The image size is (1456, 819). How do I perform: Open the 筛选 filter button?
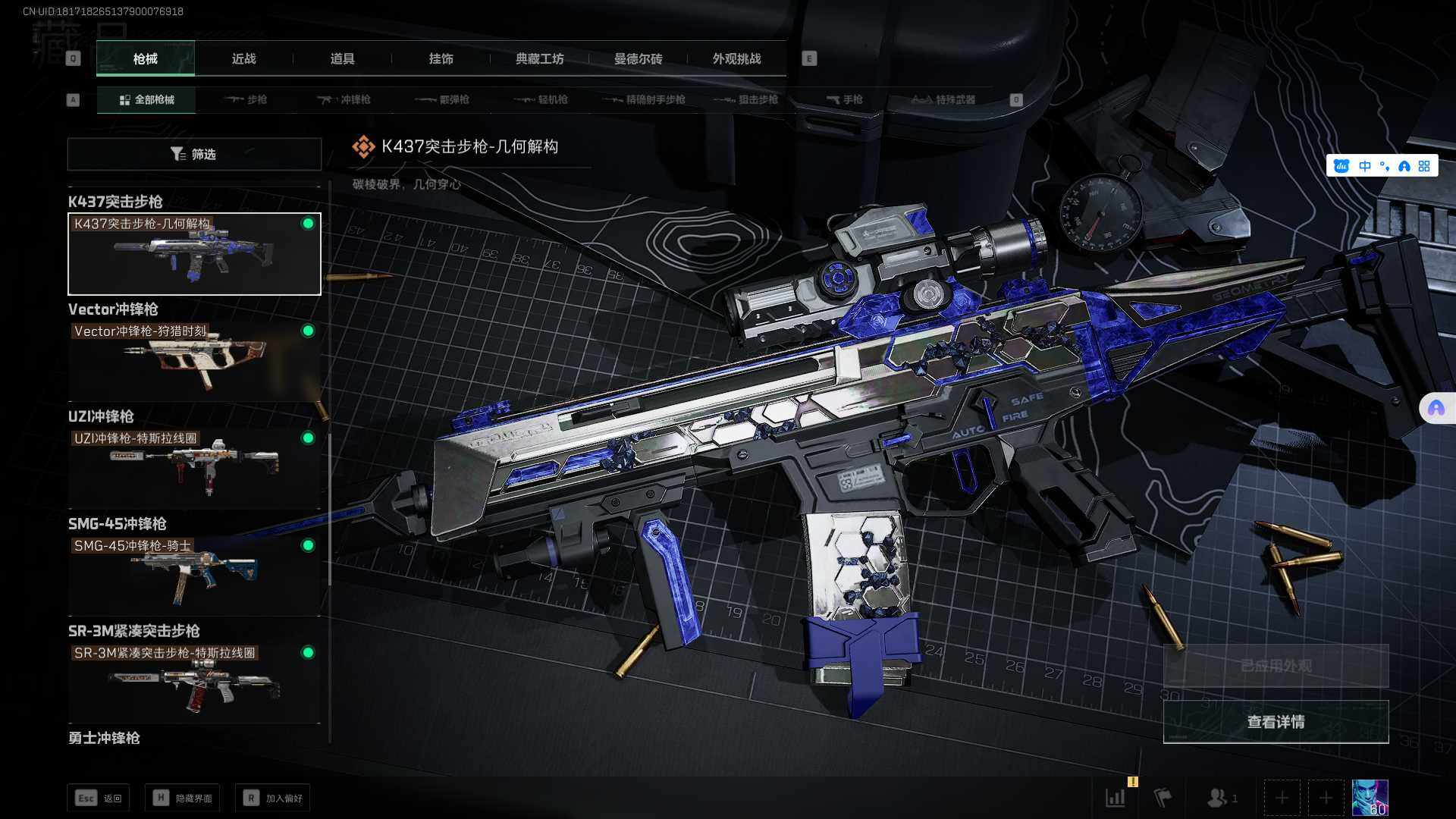194,154
